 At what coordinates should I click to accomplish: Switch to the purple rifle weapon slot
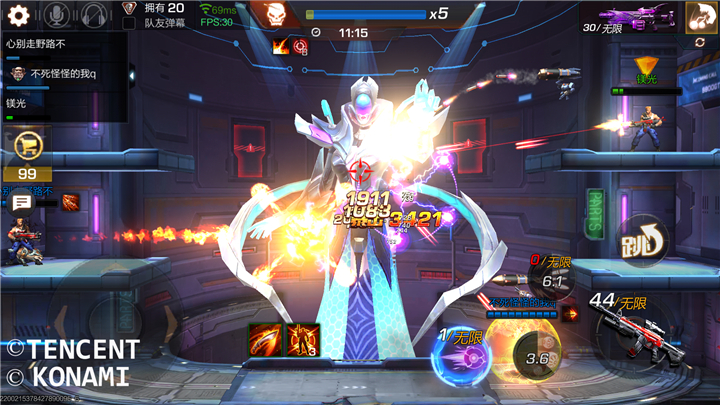point(635,17)
